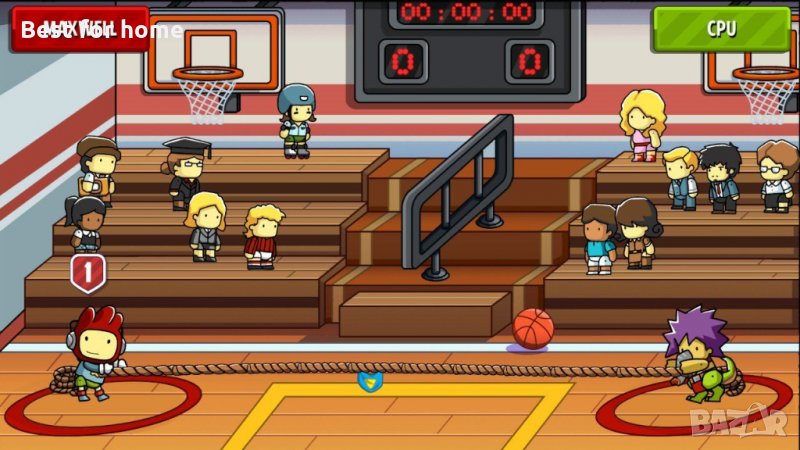Select the green CPU opponent panel
This screenshot has height=450, width=800.
point(721,28)
